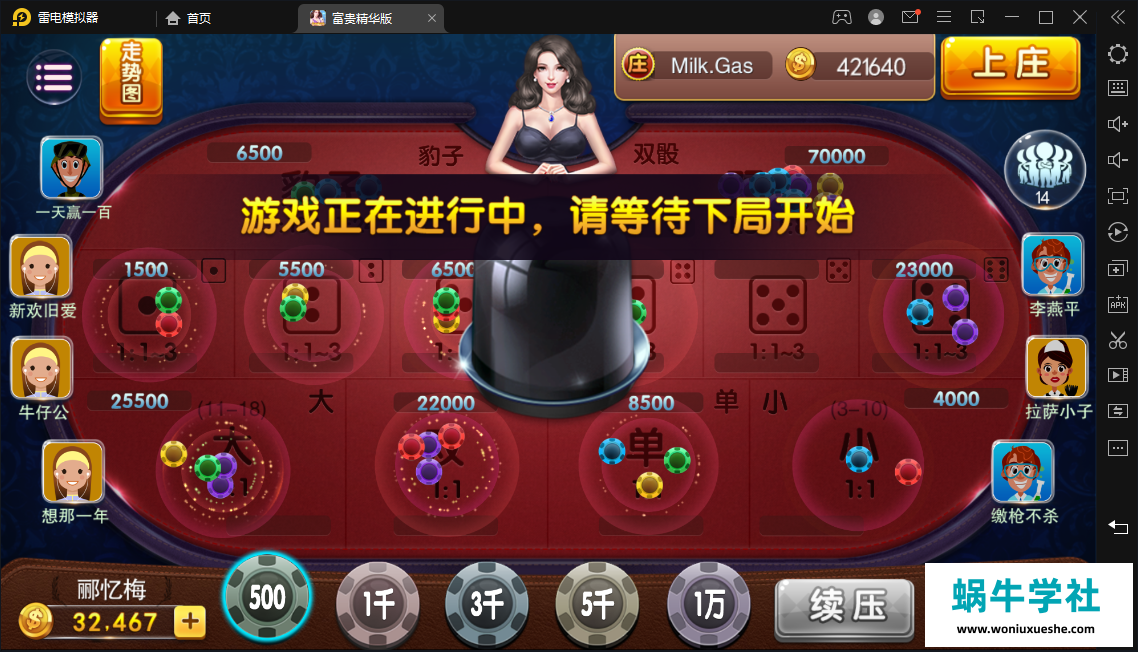Image resolution: width=1138 pixels, height=652 pixels.
Task: Select the 1千 betting chip
Action: [x=377, y=604]
